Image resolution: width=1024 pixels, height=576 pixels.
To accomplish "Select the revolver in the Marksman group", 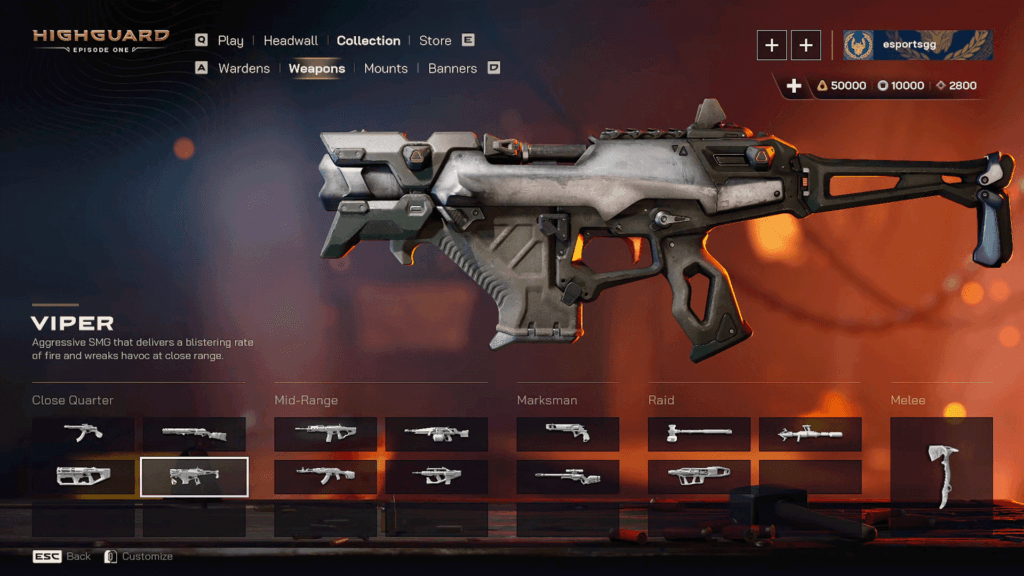I will (x=568, y=434).
